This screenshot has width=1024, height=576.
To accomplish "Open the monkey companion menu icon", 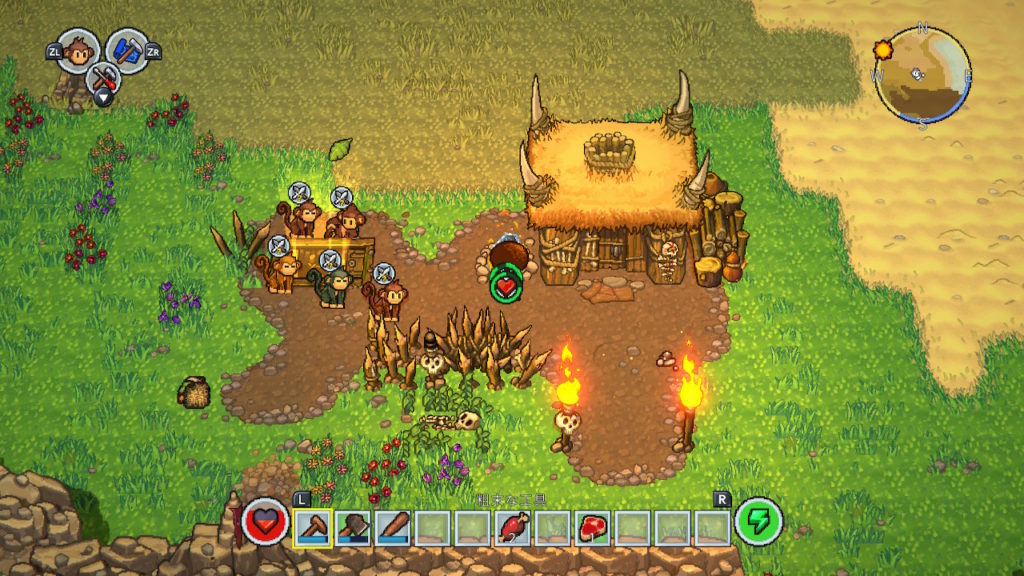I will point(77,50).
